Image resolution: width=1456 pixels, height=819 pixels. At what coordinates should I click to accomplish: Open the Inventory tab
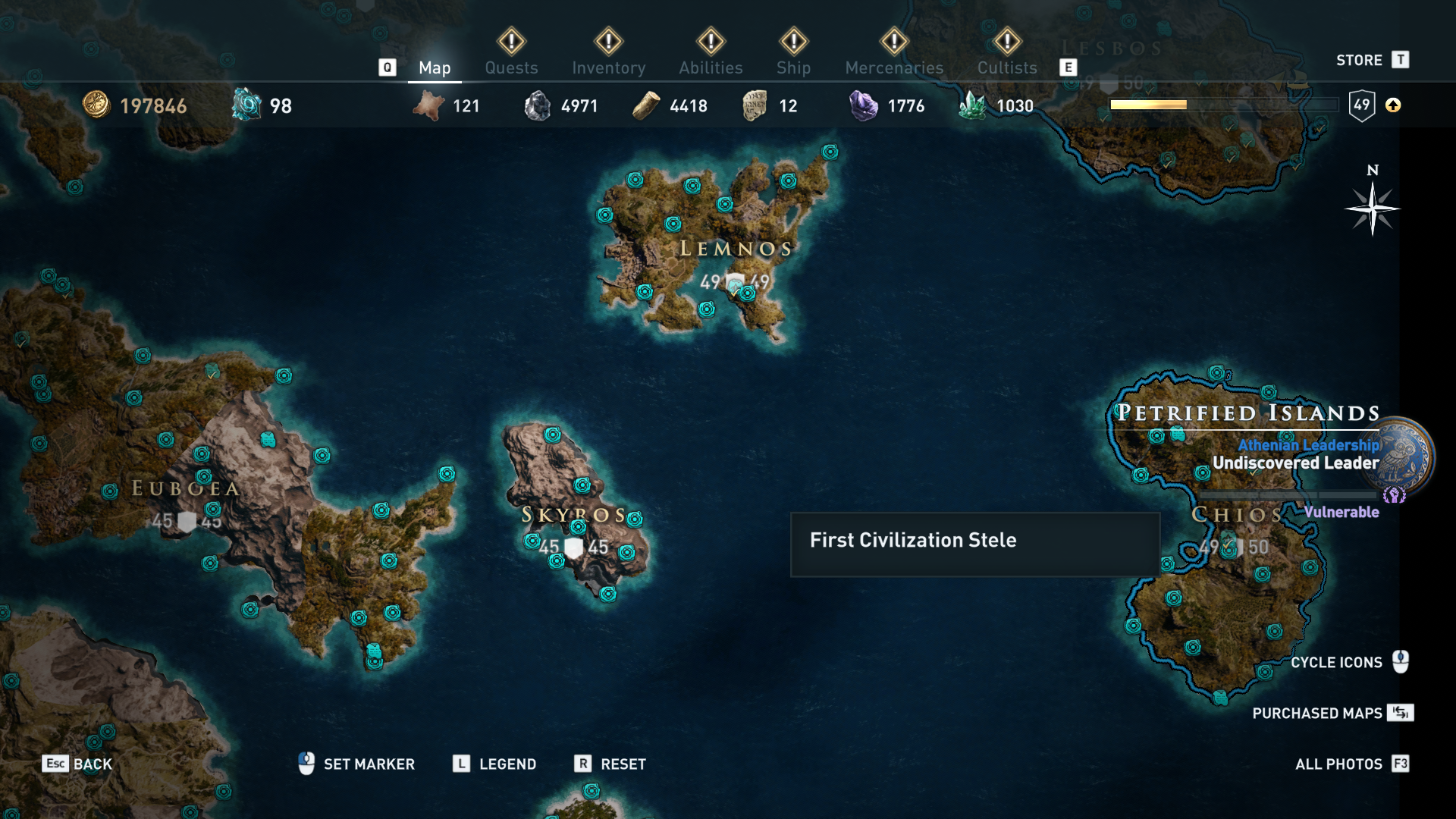click(608, 67)
